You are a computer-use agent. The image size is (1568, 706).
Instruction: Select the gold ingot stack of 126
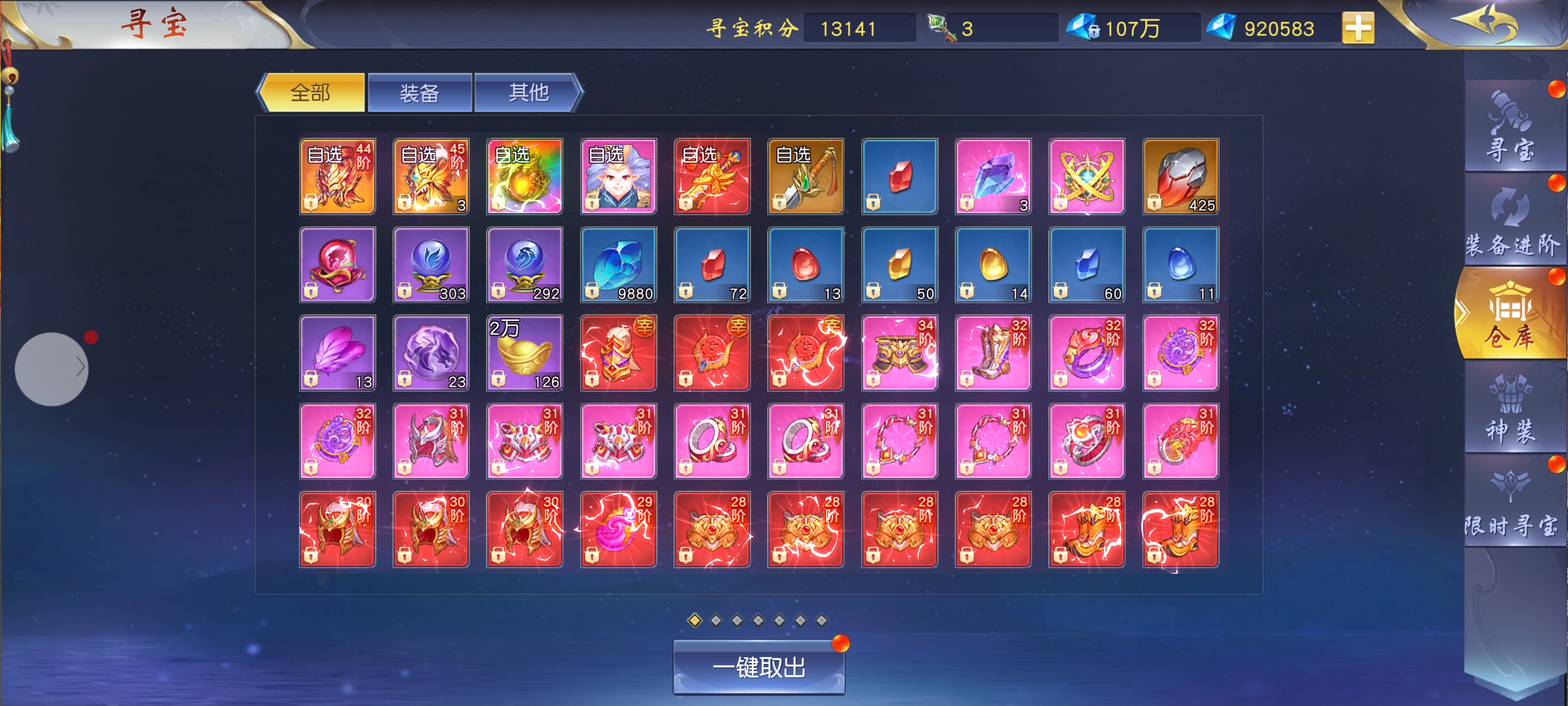coord(525,354)
